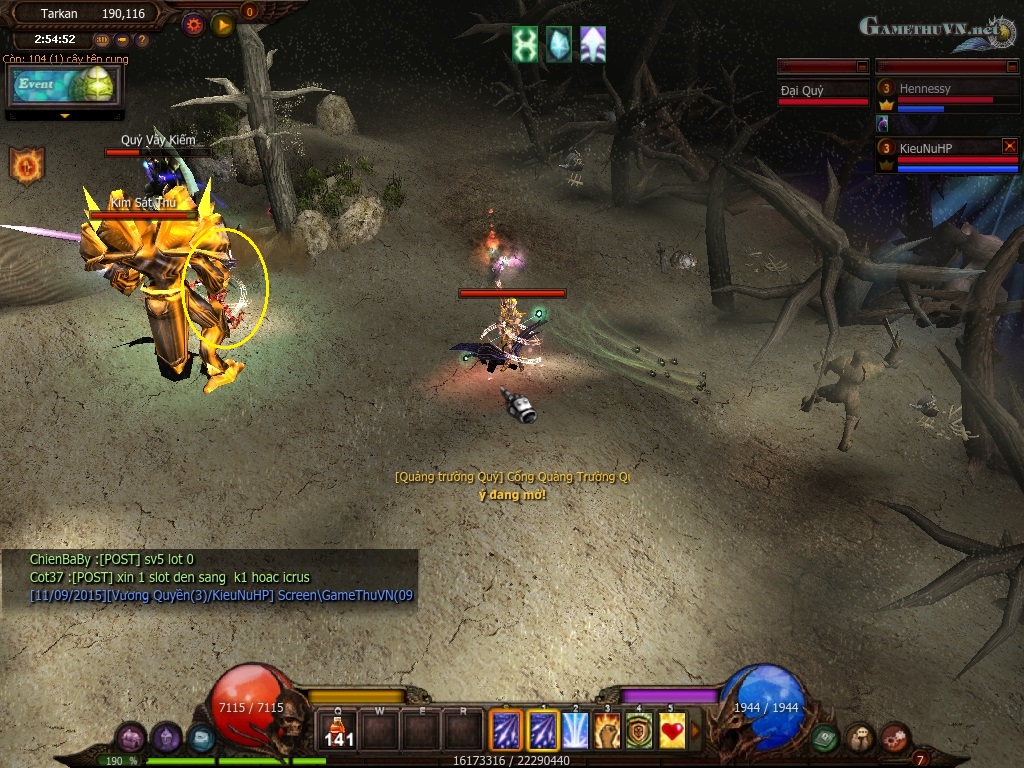Expand the arrow below the Event banner
The image size is (1024, 768).
tap(65, 116)
